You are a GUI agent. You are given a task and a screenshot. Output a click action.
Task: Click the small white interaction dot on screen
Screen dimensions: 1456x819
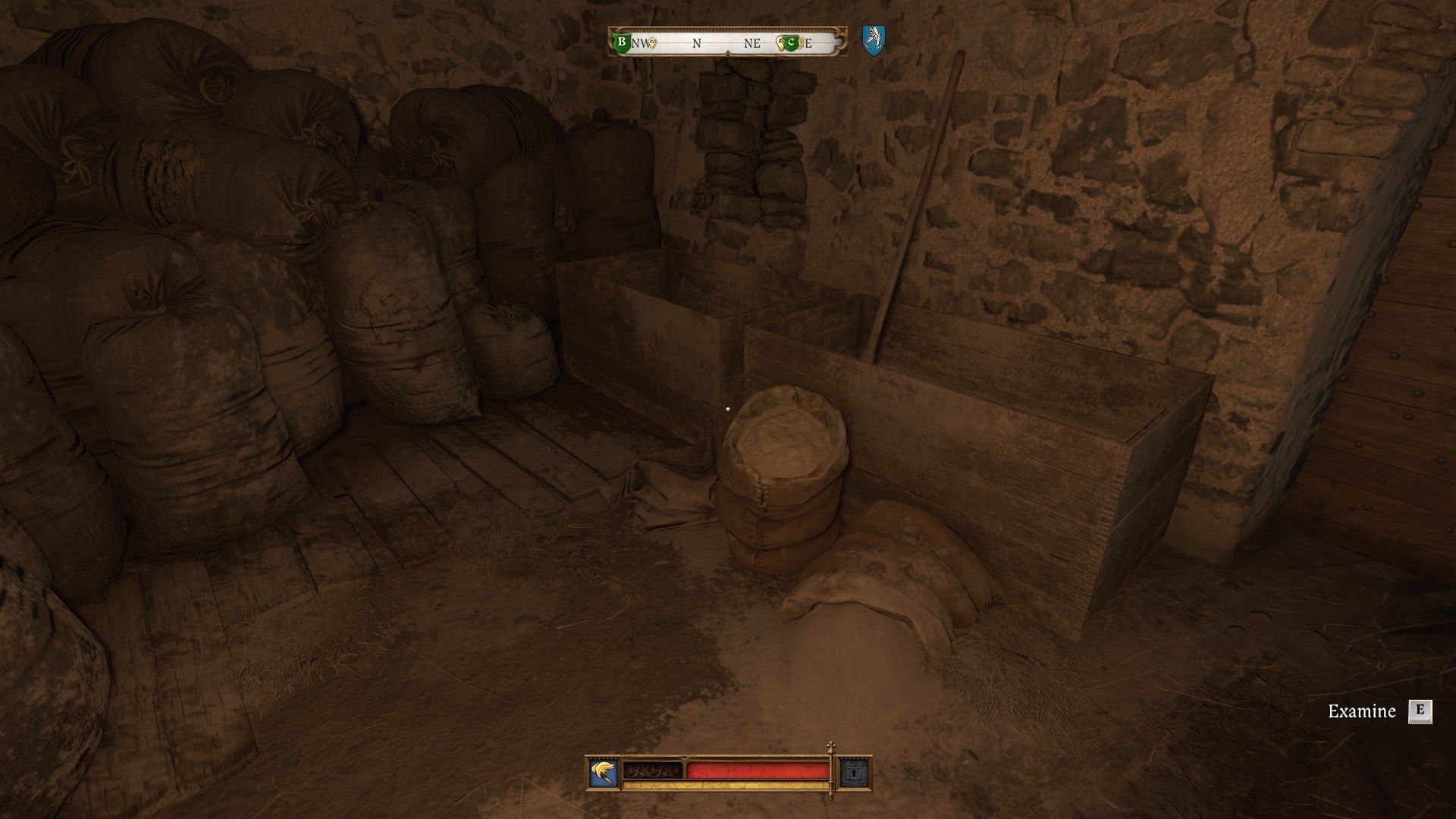point(729,409)
